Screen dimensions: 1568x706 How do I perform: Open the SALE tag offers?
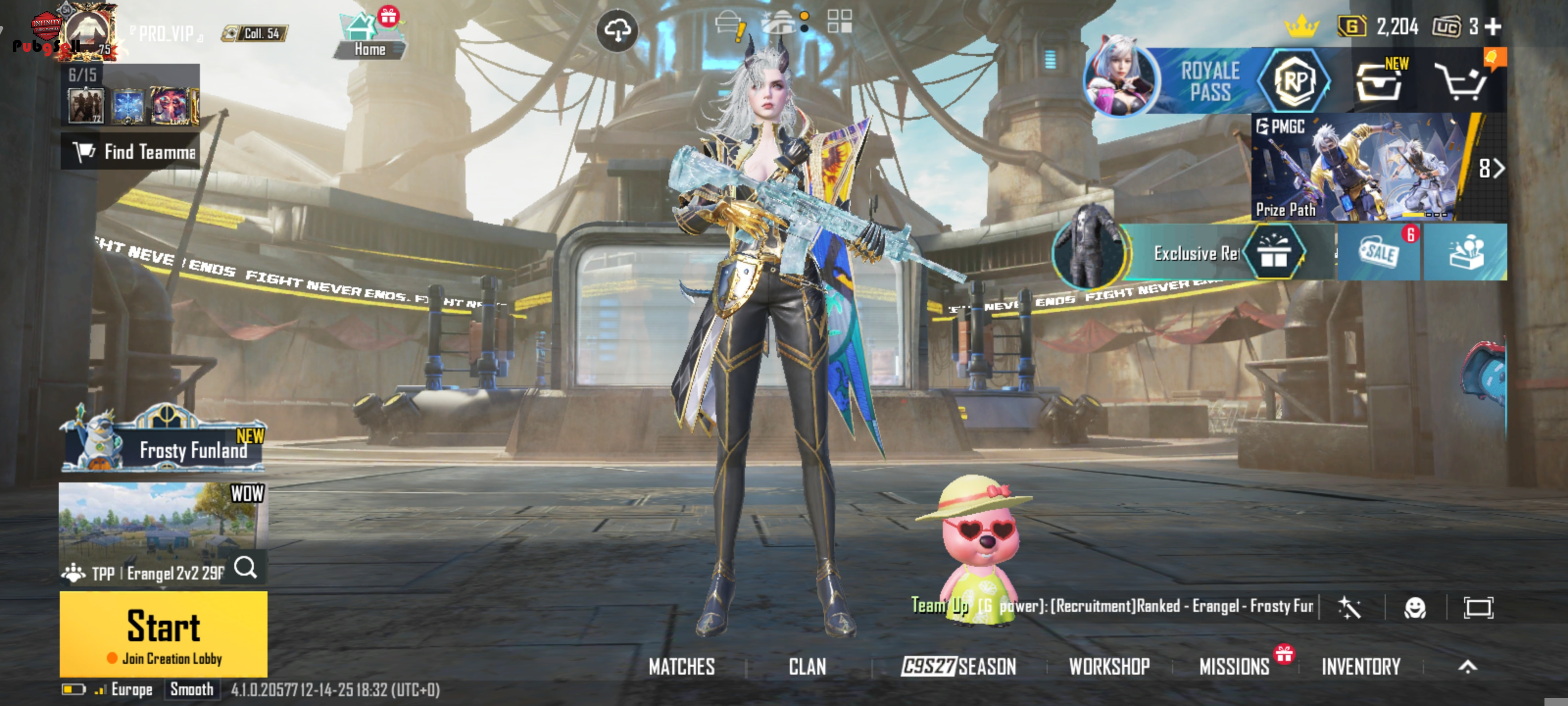(x=1378, y=252)
